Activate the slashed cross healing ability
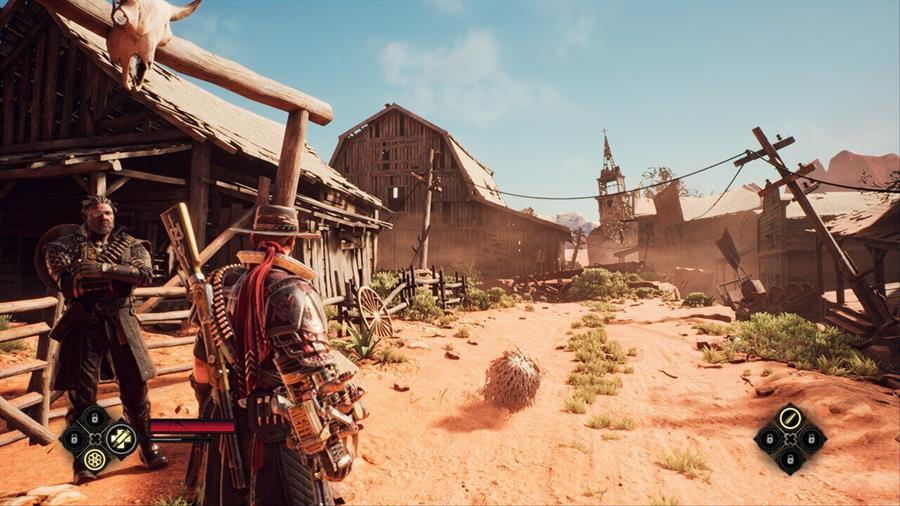 coord(121,438)
